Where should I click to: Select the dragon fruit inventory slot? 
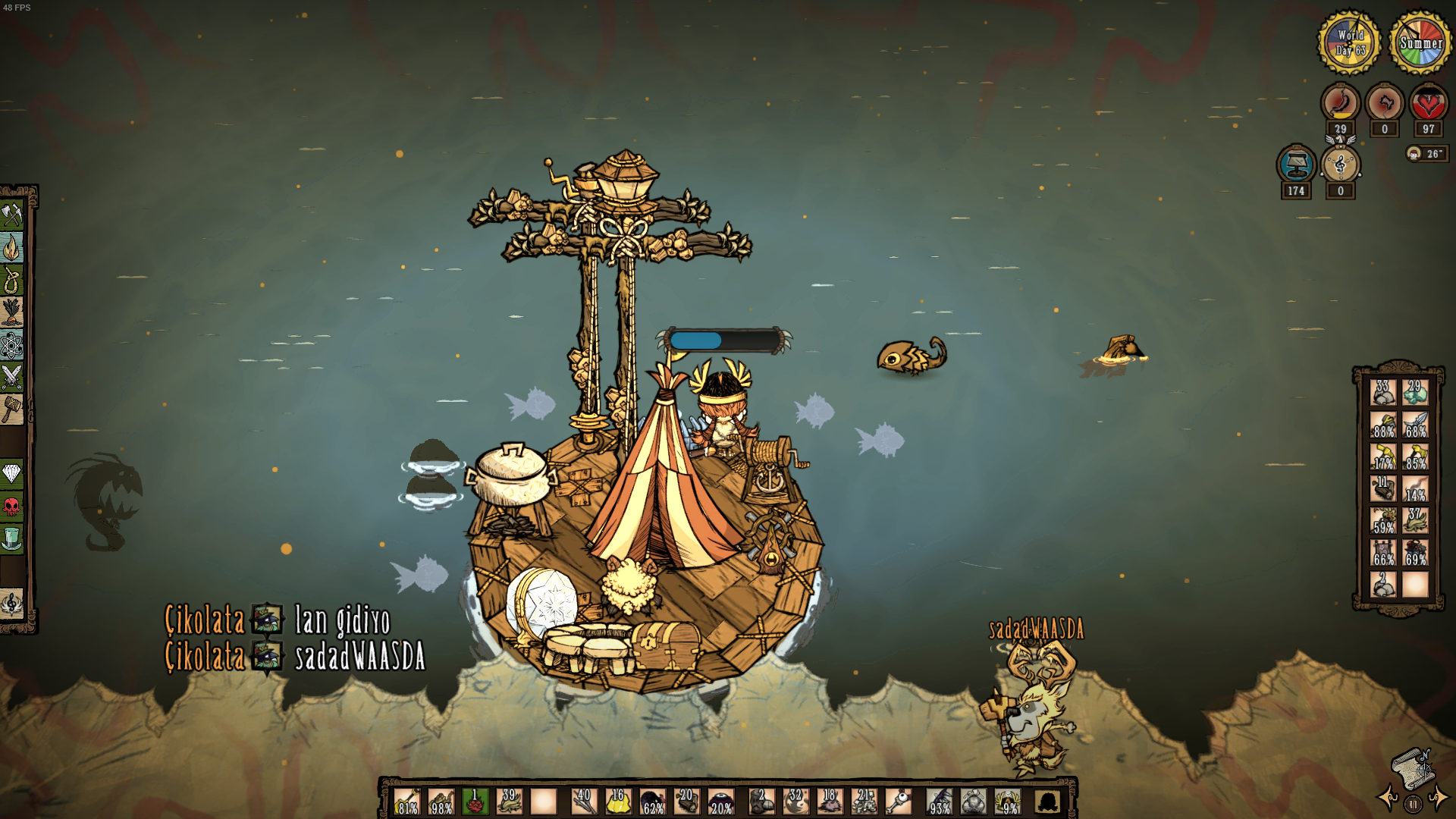point(475,802)
